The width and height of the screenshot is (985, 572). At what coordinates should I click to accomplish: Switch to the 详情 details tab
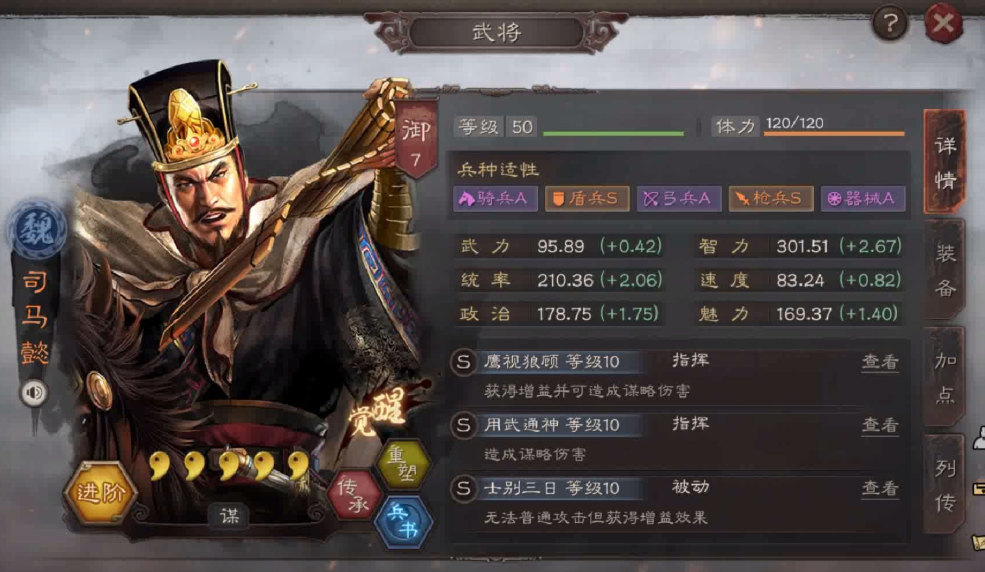pos(944,162)
